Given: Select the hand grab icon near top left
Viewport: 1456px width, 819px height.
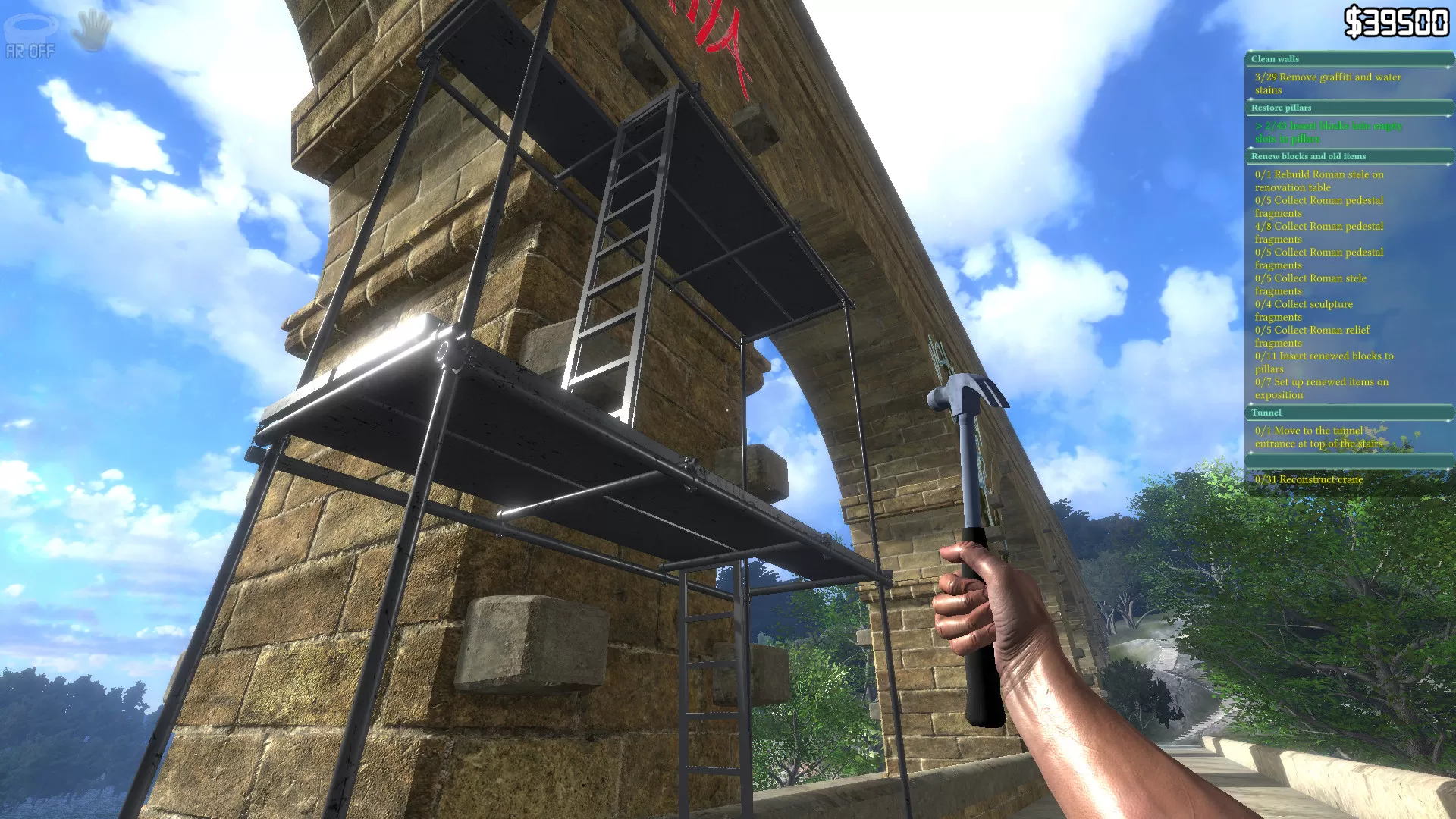Looking at the screenshot, I should pos(91,30).
